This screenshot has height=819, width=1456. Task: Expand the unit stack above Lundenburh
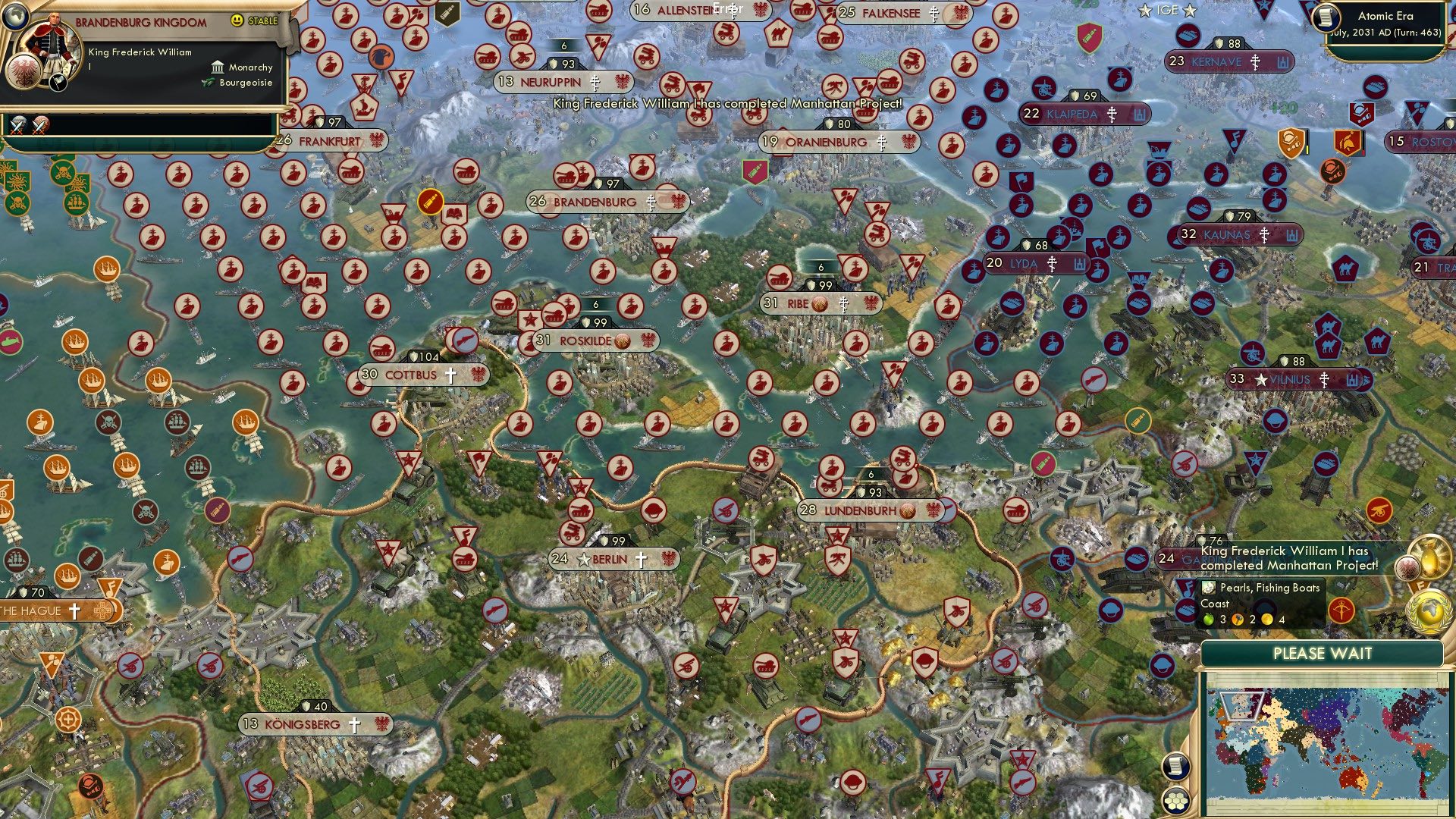point(872,472)
